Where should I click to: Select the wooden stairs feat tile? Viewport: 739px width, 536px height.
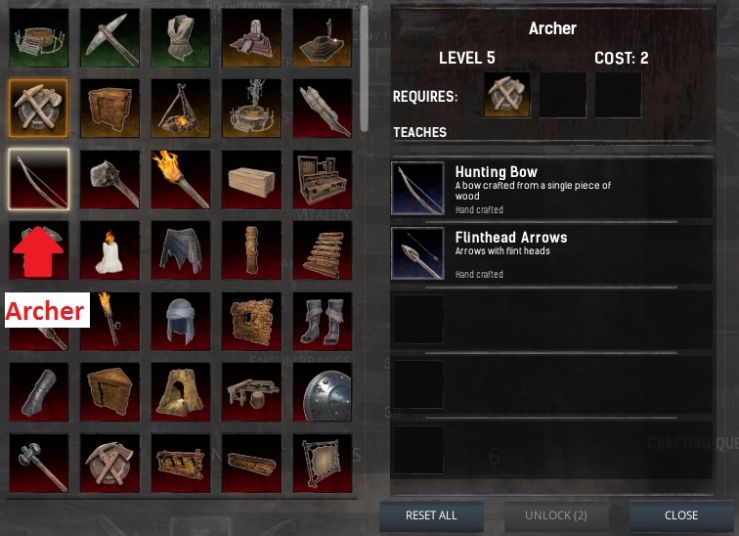pyautogui.click(x=324, y=251)
